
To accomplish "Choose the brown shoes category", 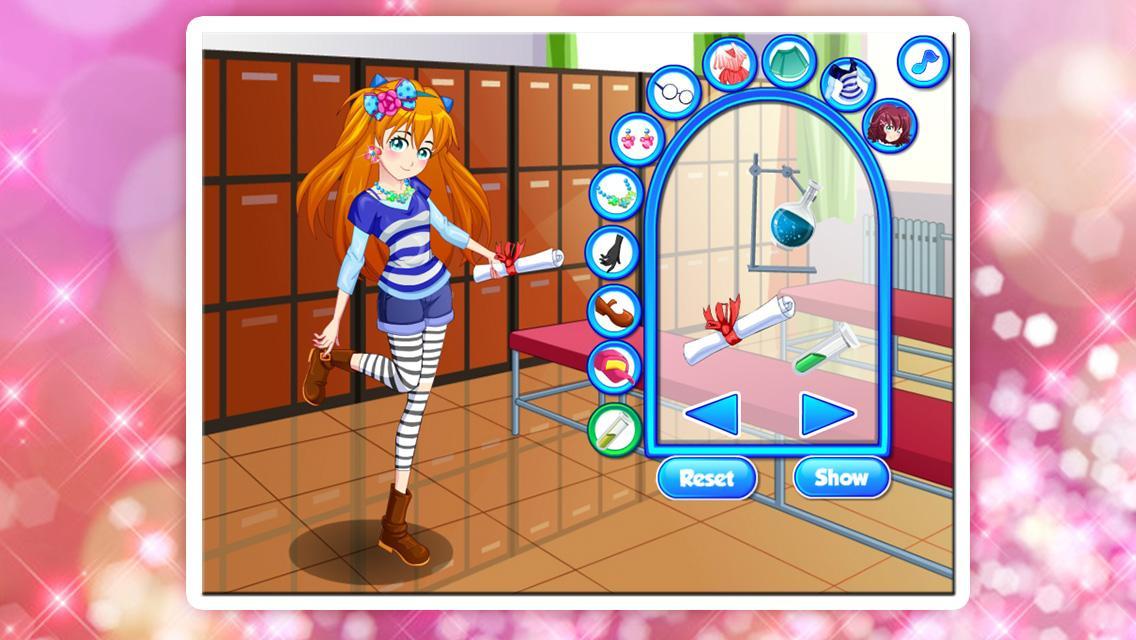I will [612, 310].
